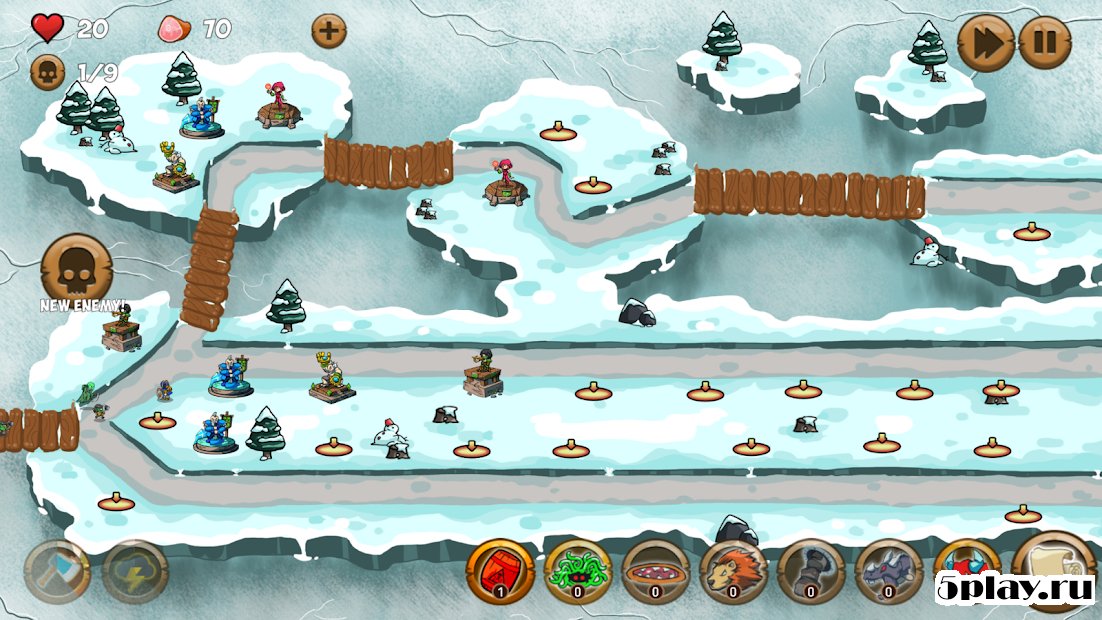Use the grey horned beast item
Viewport: 1102px width, 620px height.
click(889, 572)
